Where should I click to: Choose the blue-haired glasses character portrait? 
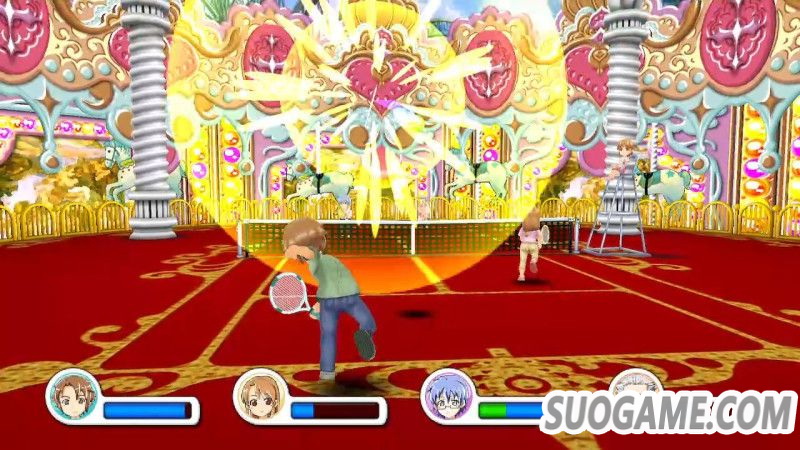(447, 397)
